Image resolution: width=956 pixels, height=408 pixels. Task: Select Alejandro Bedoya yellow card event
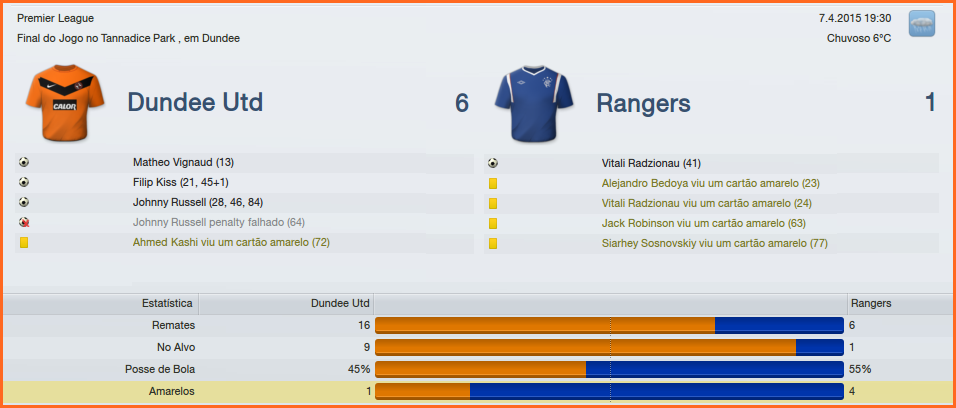tap(710, 183)
